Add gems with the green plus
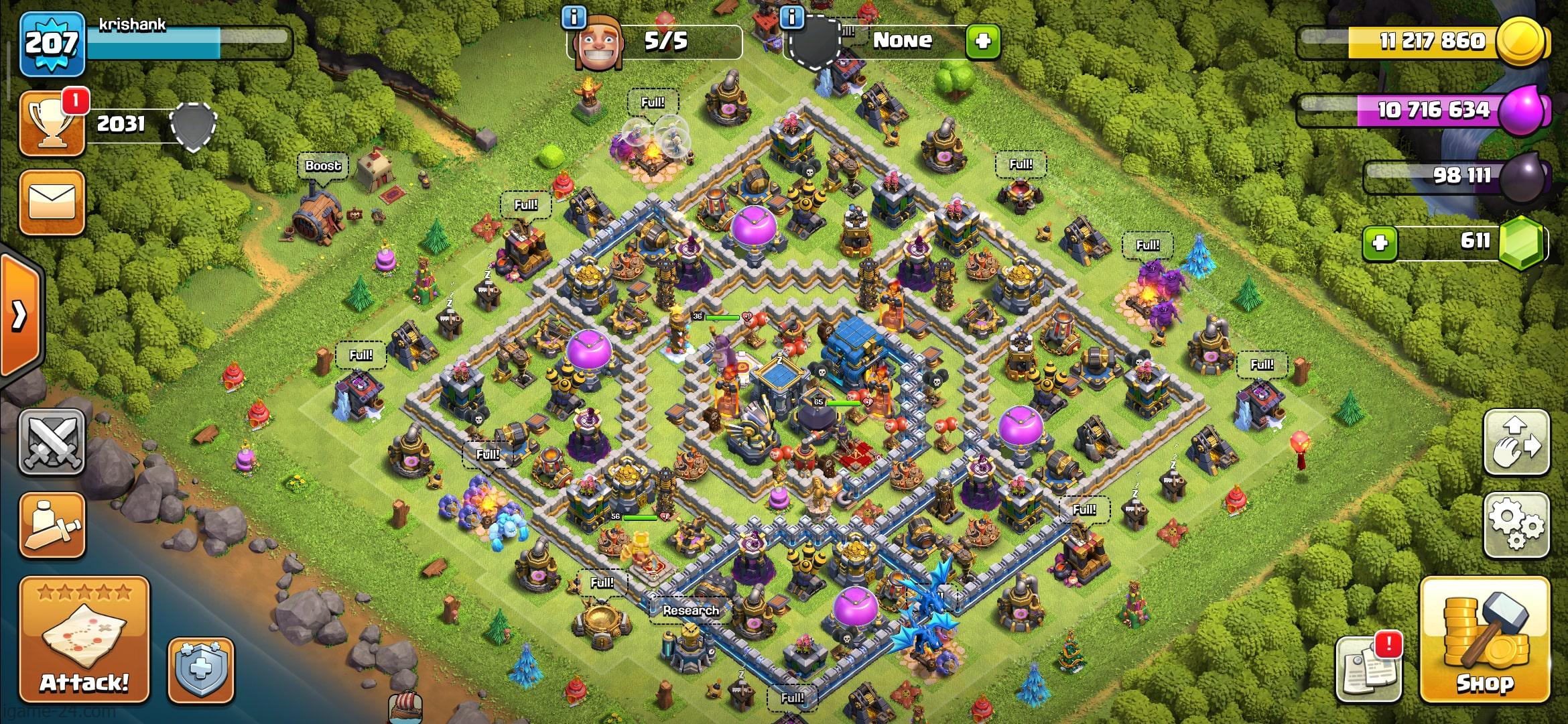This screenshot has height=724, width=1568. [1380, 243]
